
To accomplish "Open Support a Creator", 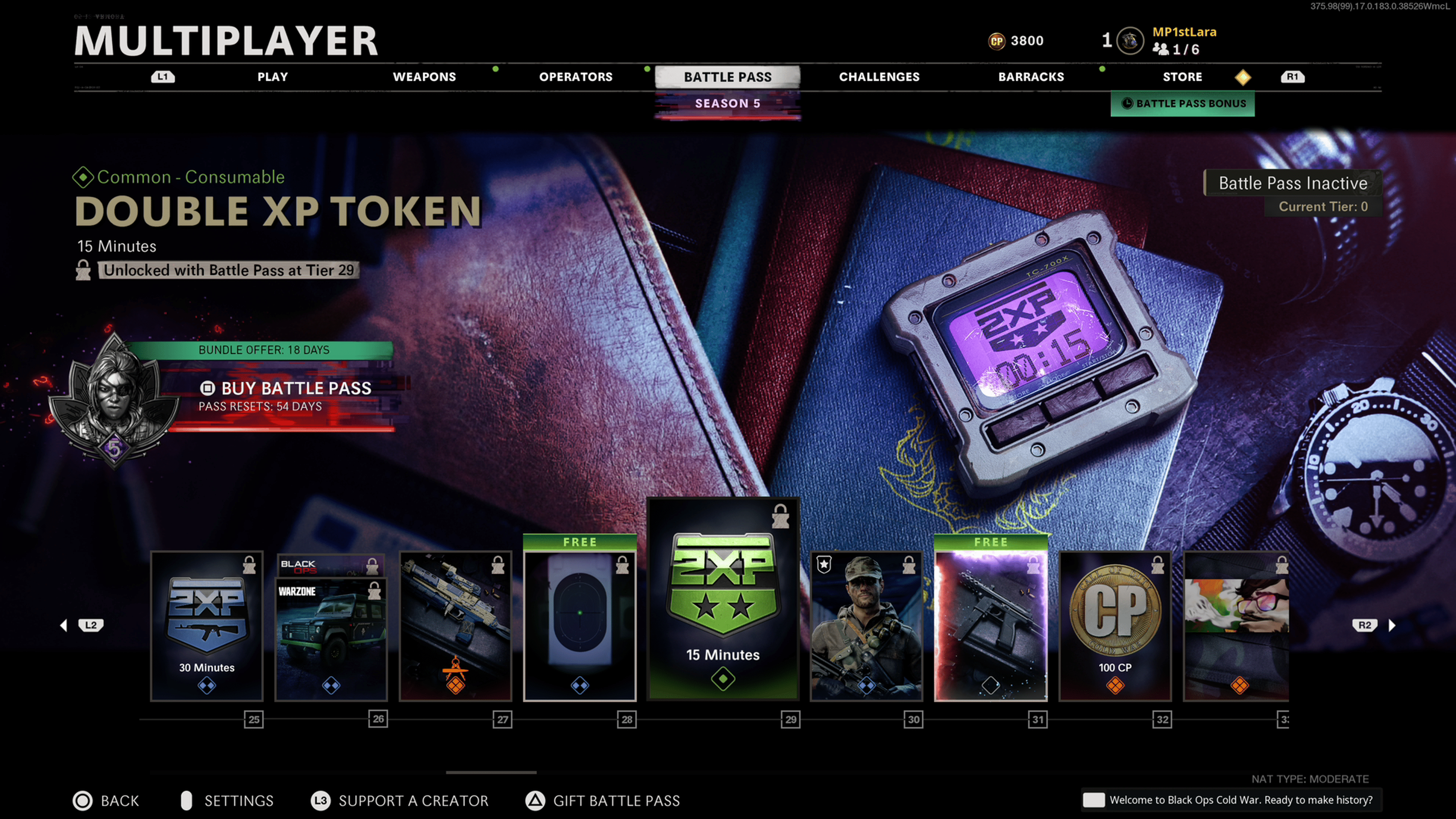I will (x=413, y=801).
